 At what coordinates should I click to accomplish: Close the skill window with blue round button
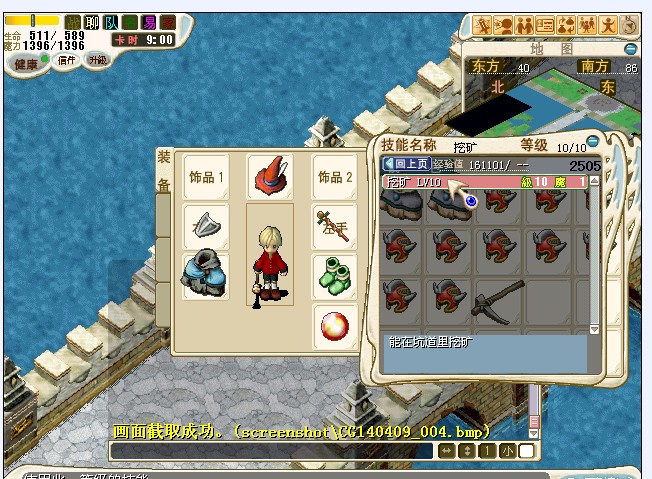(x=593, y=142)
